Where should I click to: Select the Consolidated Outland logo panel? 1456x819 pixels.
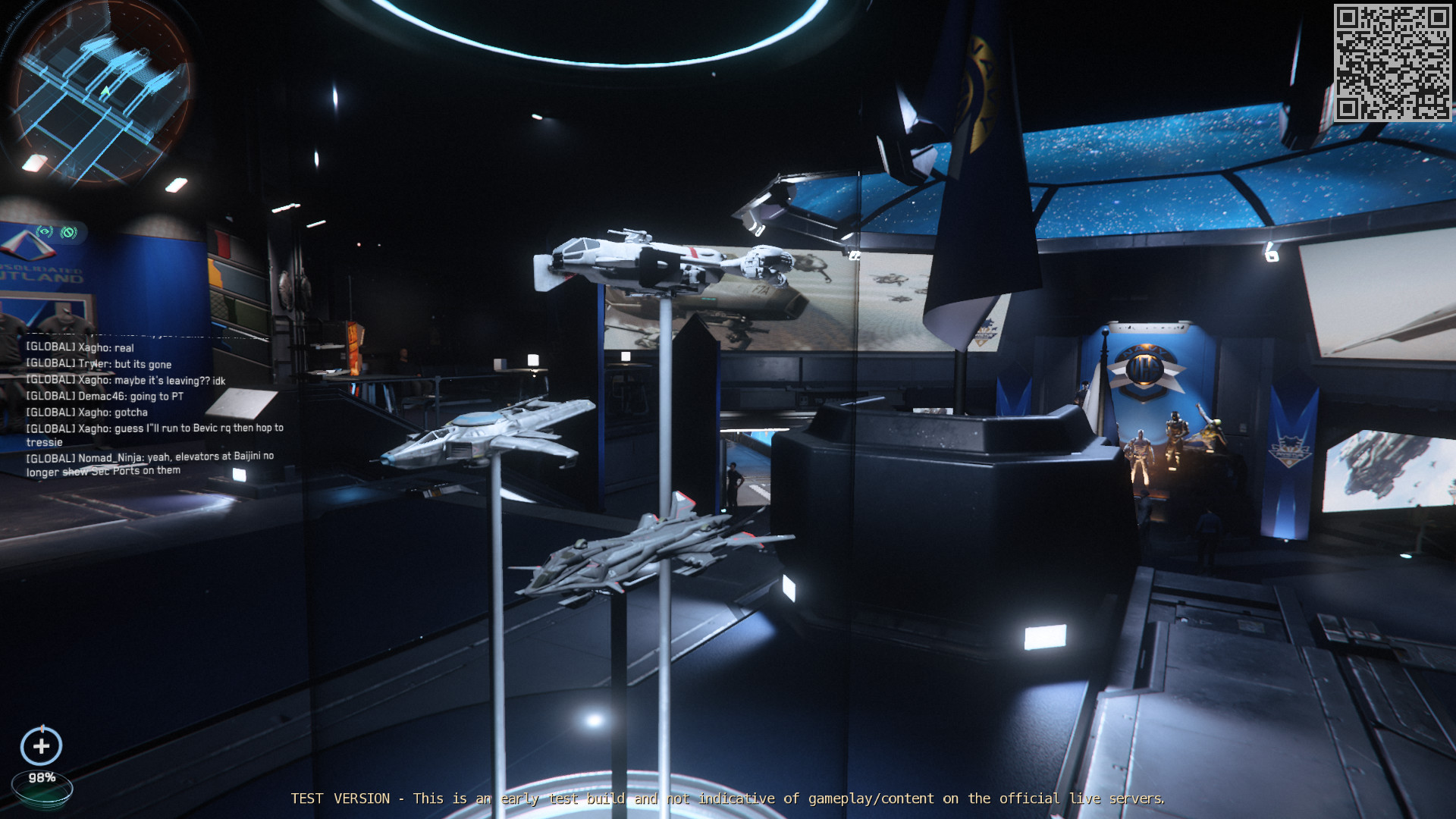tap(30, 265)
